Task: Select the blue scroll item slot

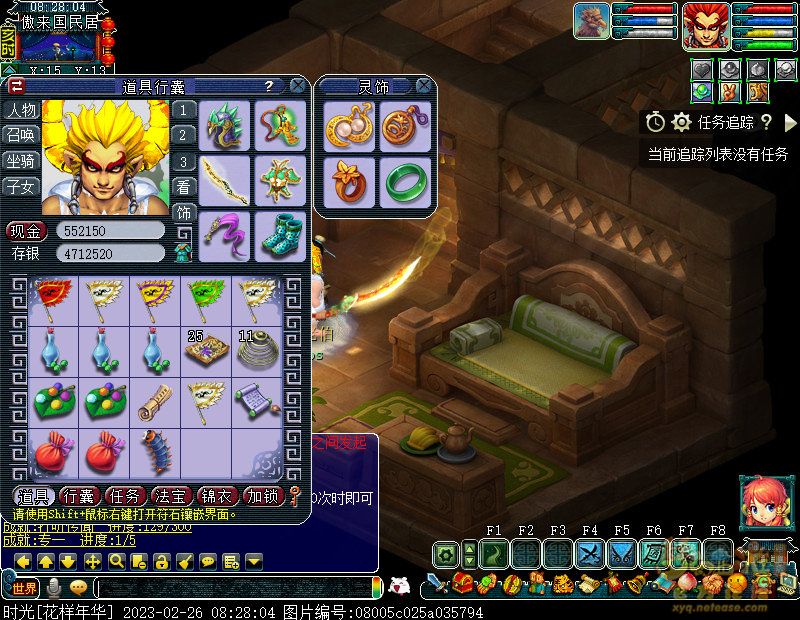Action: click(255, 398)
